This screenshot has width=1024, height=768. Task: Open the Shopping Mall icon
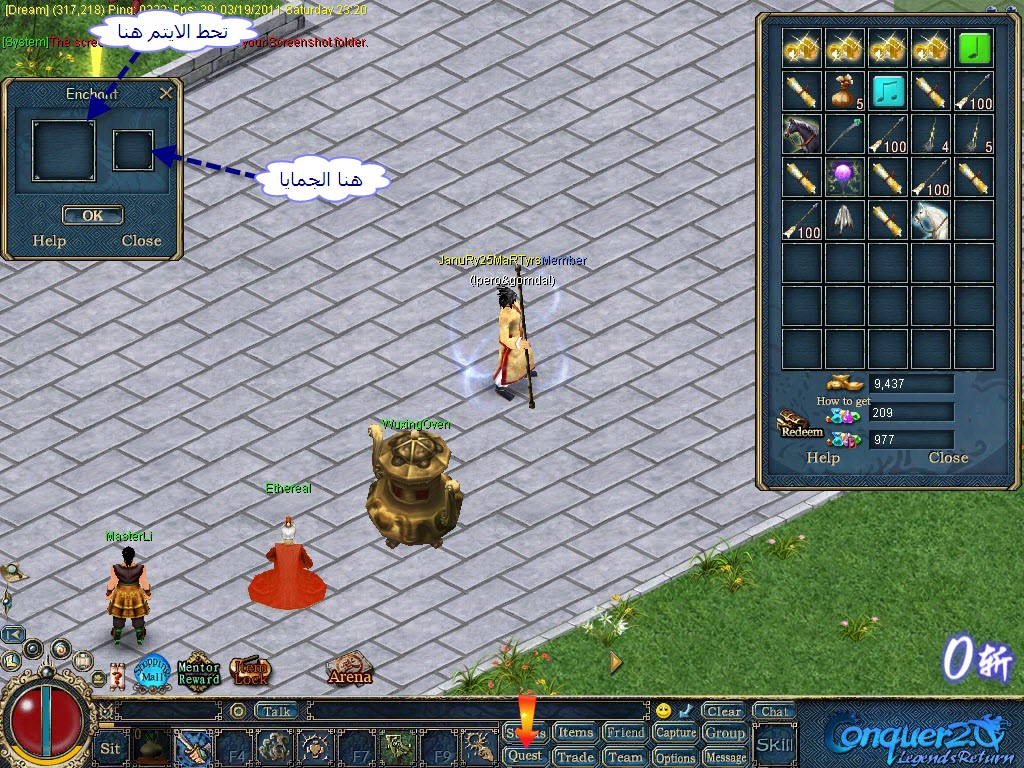[152, 671]
